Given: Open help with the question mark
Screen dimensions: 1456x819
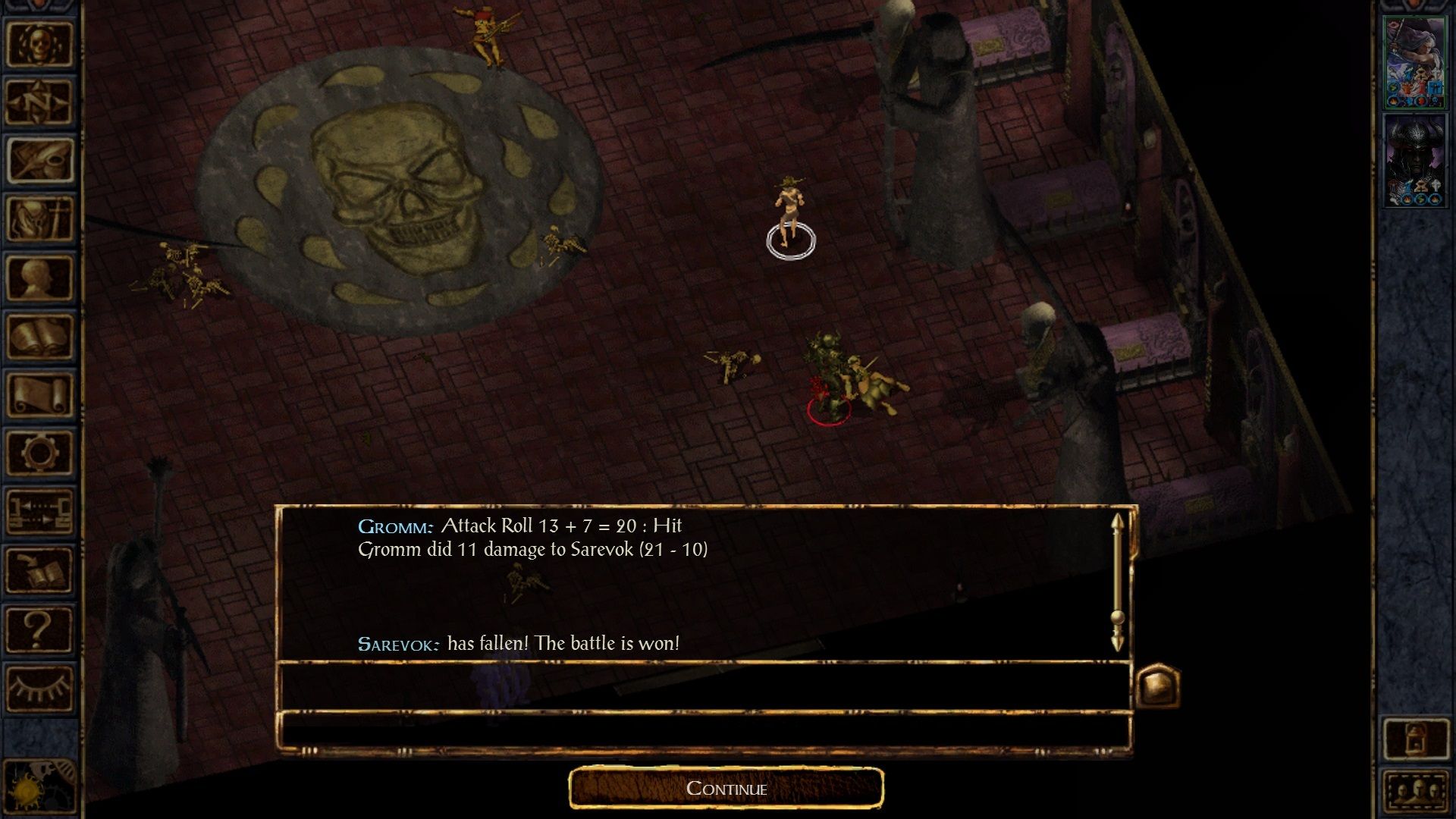Looking at the screenshot, I should pos(39,629).
